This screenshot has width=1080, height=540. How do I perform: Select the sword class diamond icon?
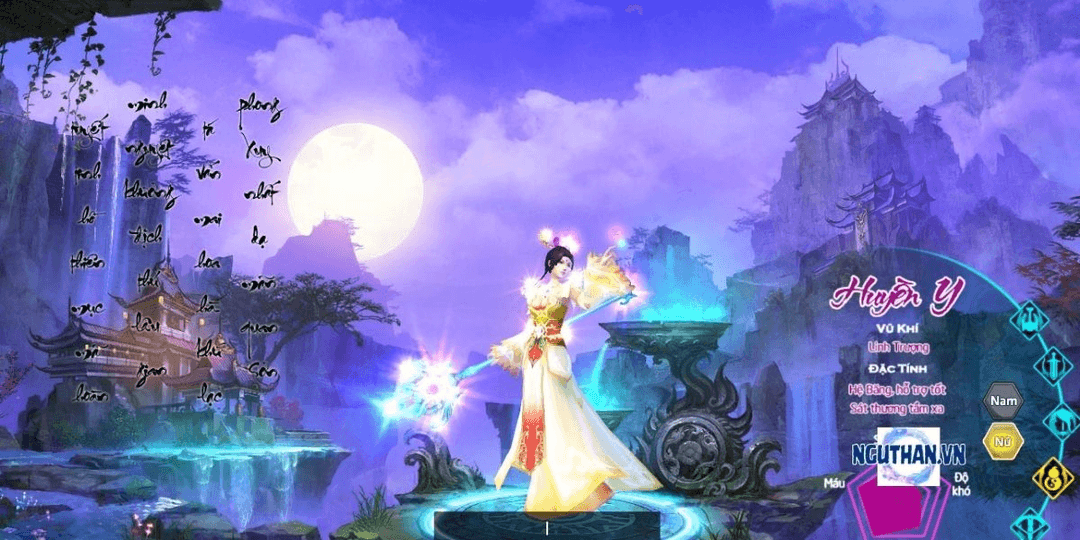point(1053,364)
